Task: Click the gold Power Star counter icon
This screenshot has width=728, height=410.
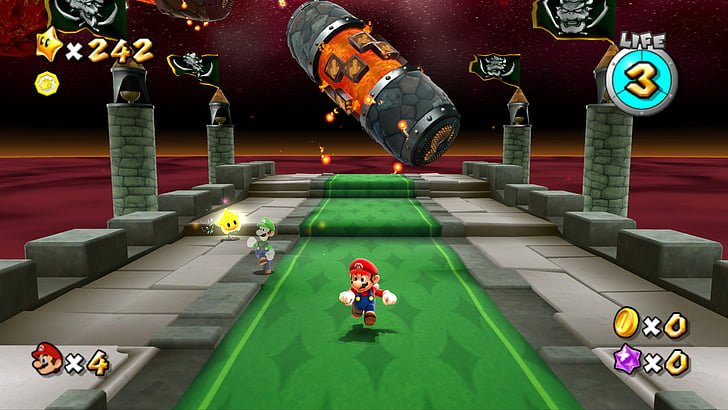Action: pyautogui.click(x=47, y=45)
